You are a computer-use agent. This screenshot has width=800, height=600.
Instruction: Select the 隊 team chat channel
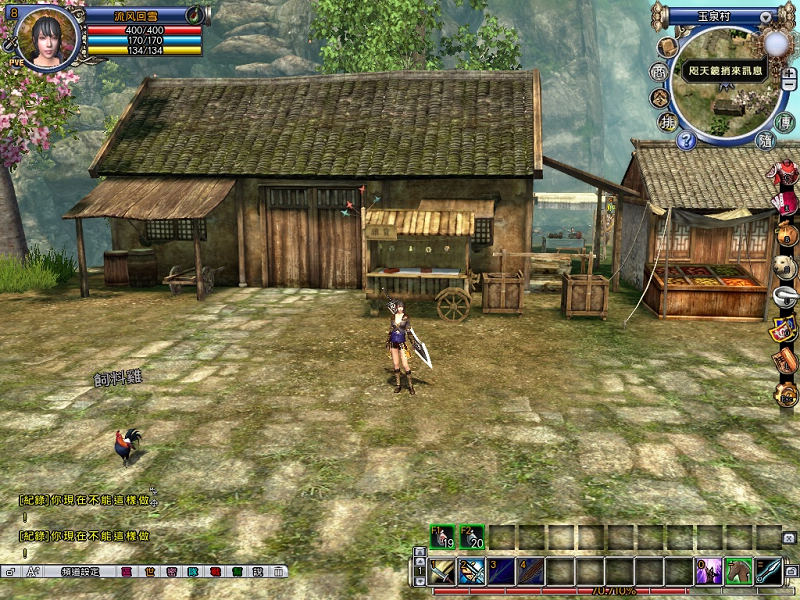pos(192,572)
